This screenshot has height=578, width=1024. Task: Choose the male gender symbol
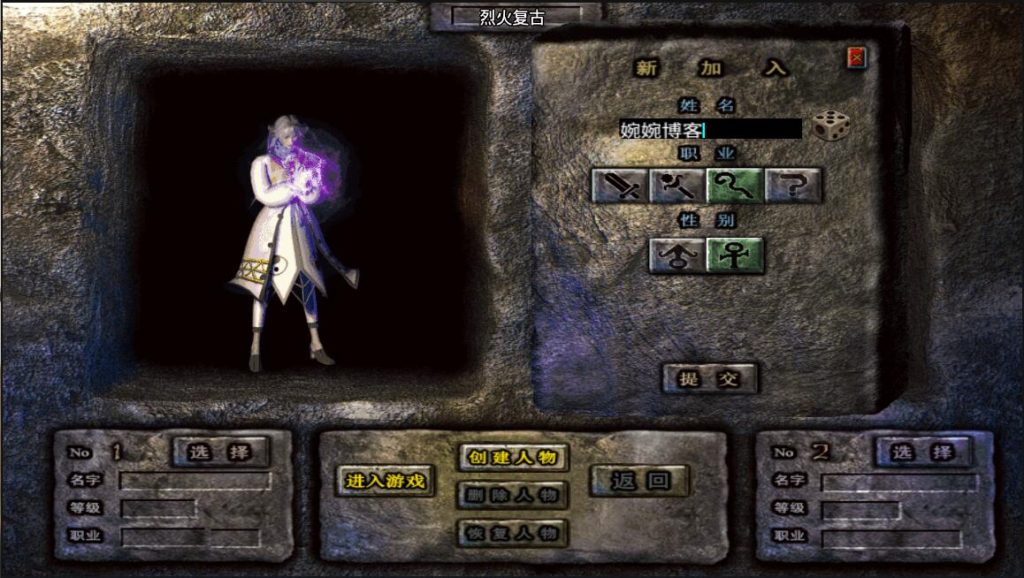[677, 256]
